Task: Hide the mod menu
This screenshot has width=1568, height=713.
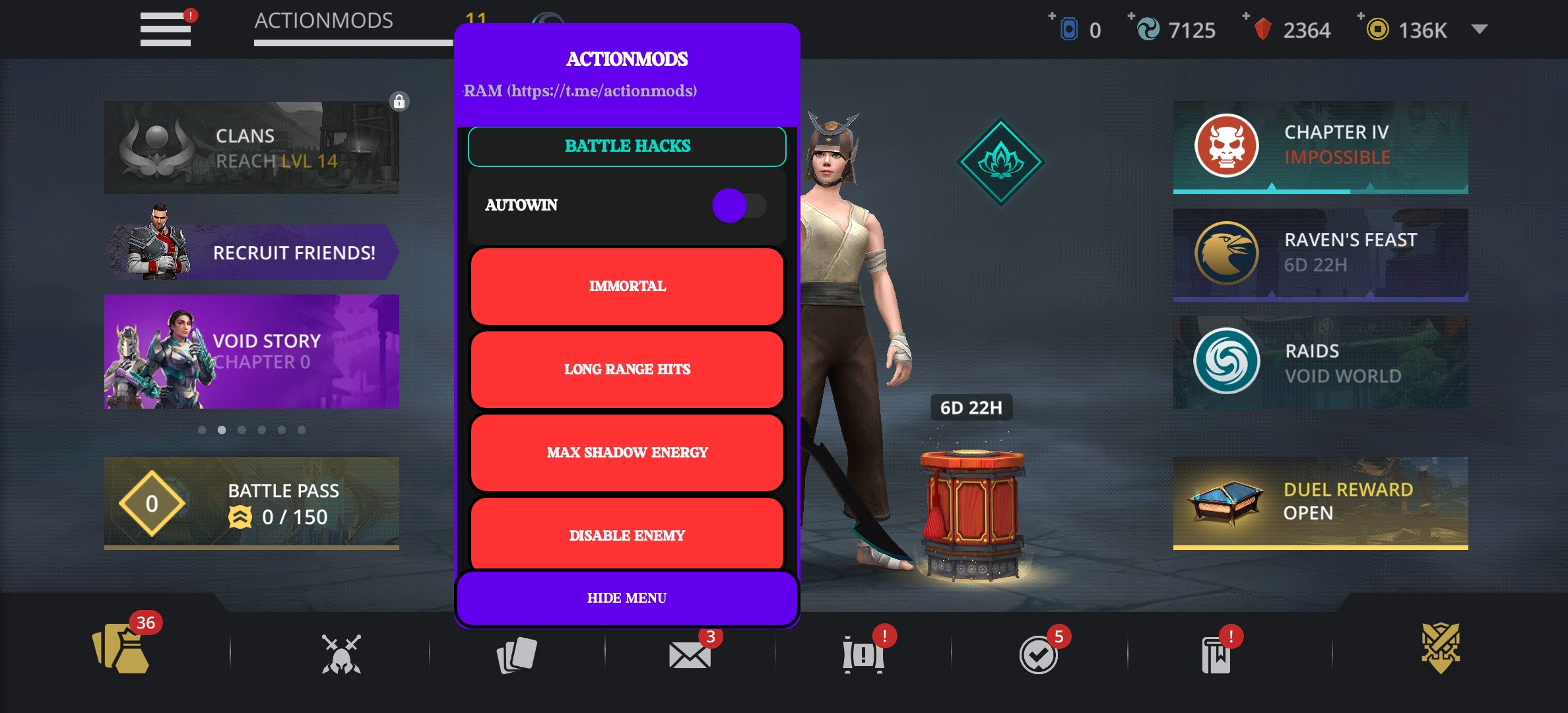Action: click(x=627, y=598)
